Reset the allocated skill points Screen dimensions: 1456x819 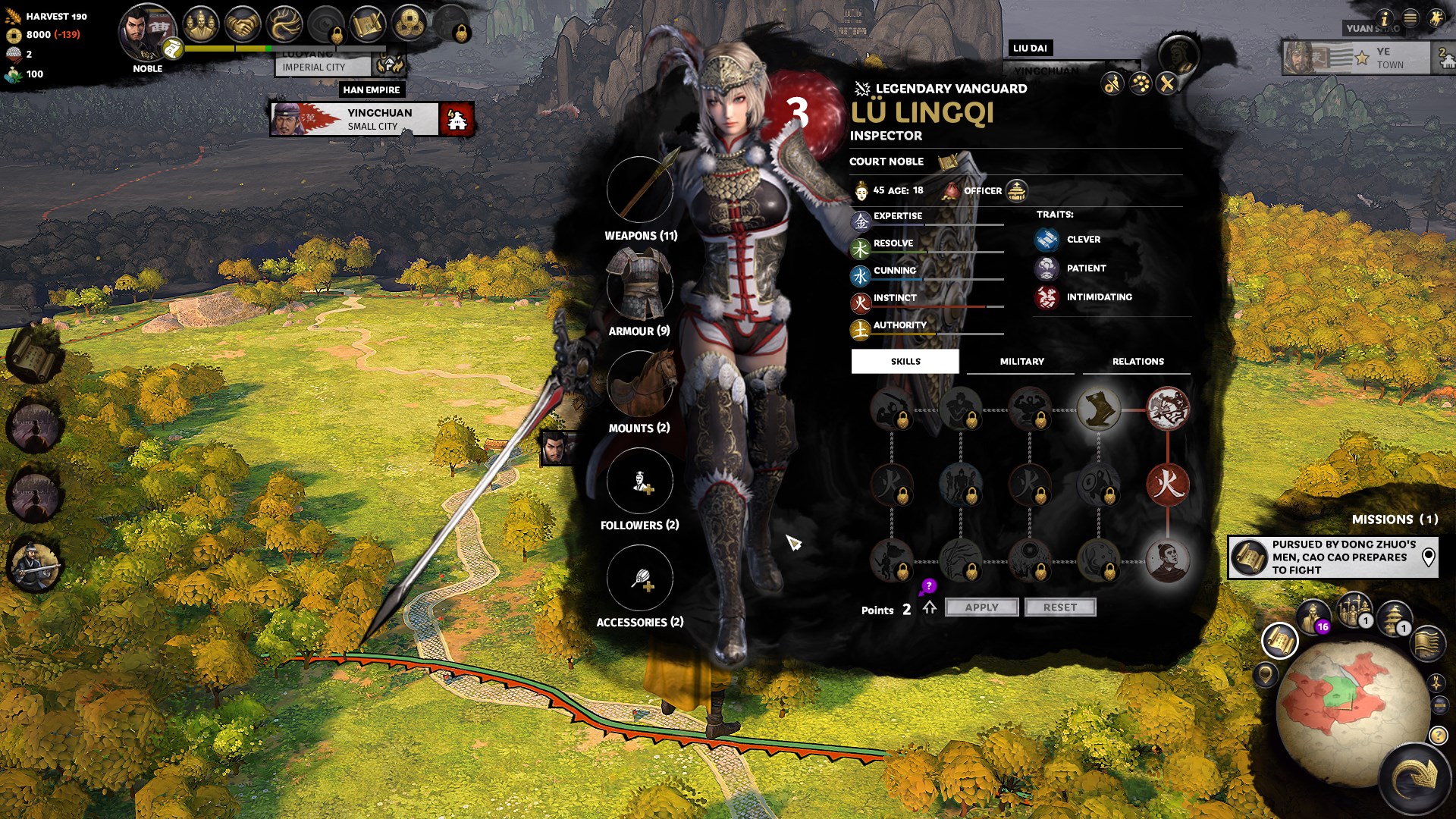coord(1059,607)
